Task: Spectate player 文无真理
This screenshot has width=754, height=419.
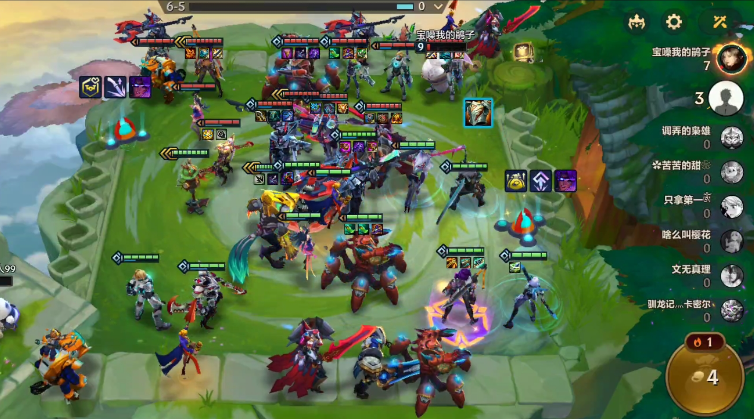Action: point(731,275)
